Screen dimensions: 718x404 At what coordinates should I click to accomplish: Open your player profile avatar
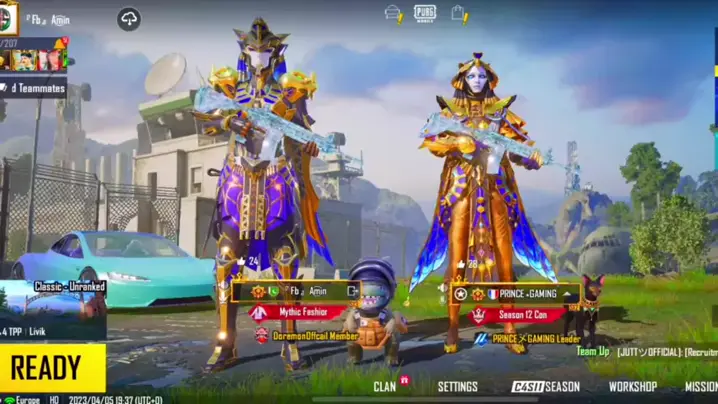click(8, 17)
